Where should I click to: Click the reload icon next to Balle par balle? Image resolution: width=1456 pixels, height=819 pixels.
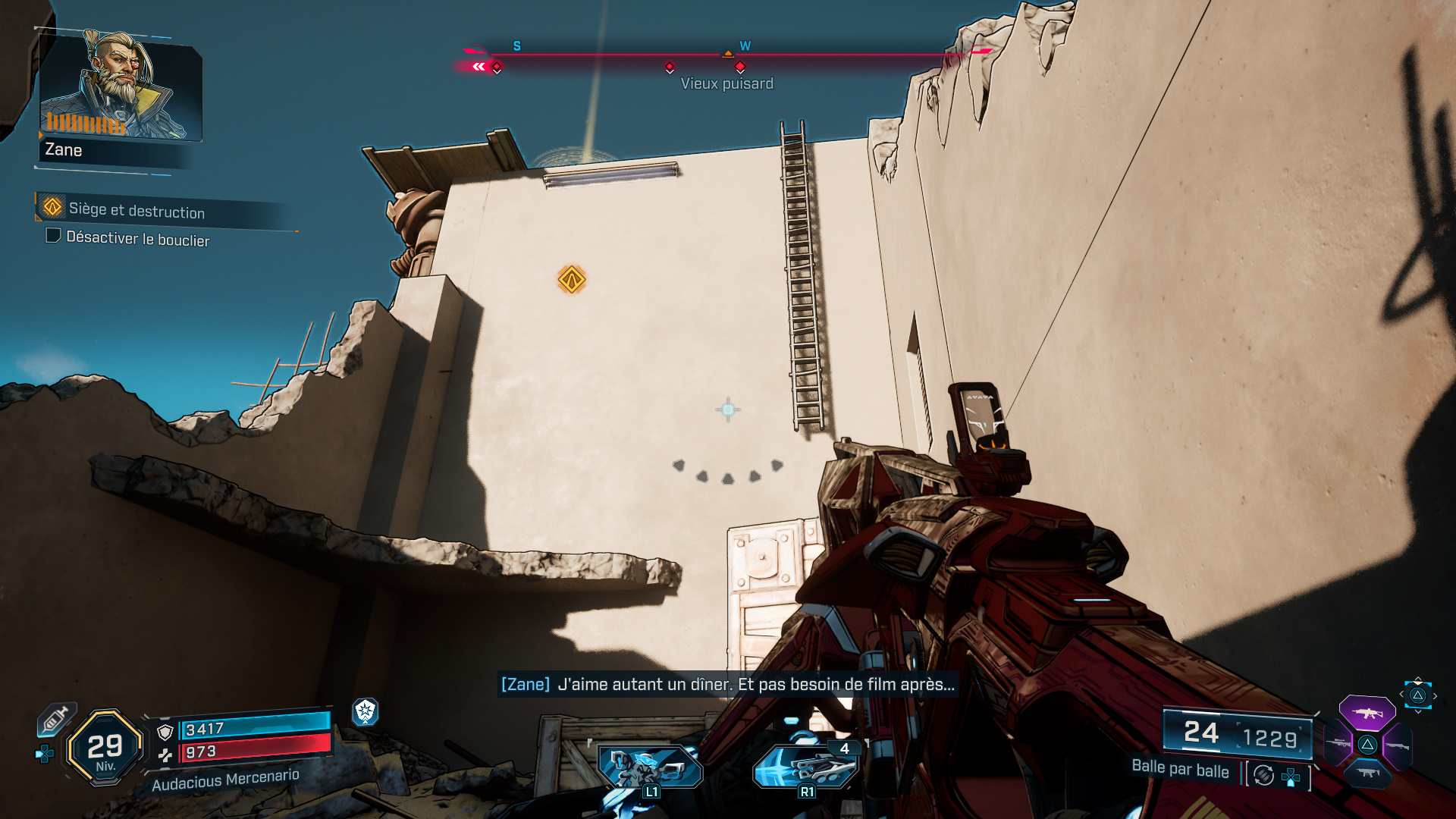point(1262,775)
